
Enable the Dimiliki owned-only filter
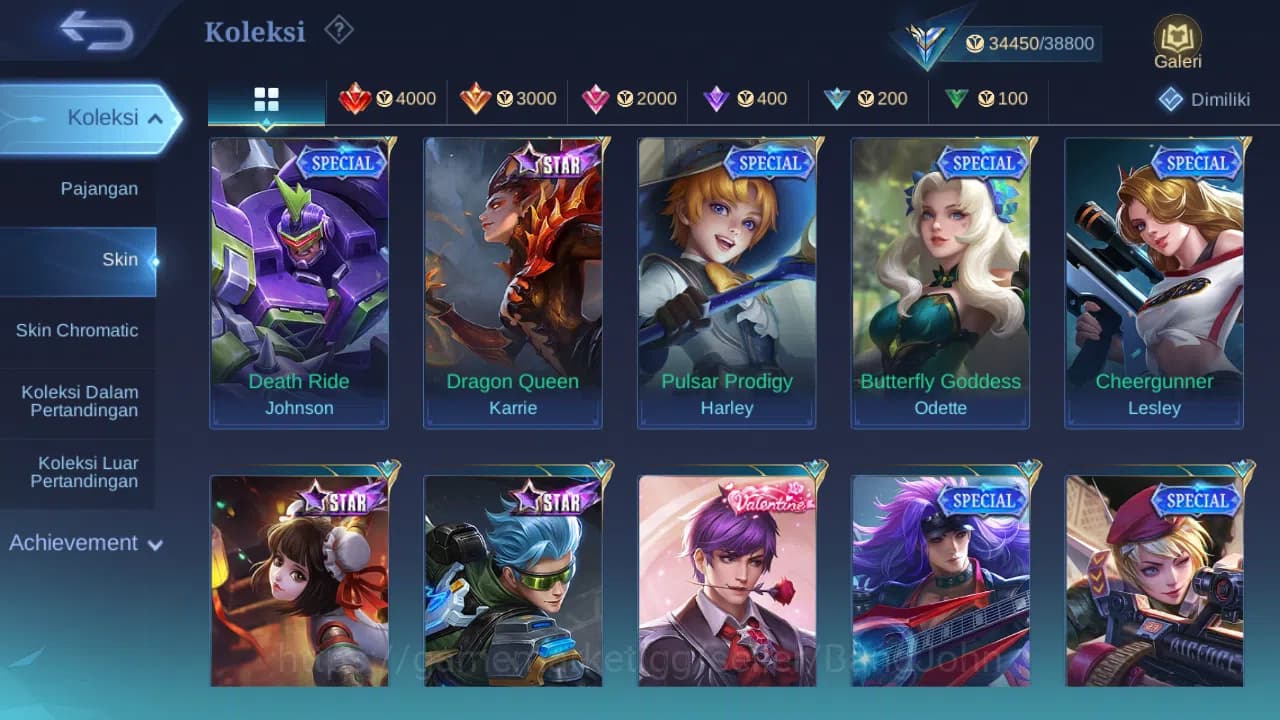coord(1203,99)
